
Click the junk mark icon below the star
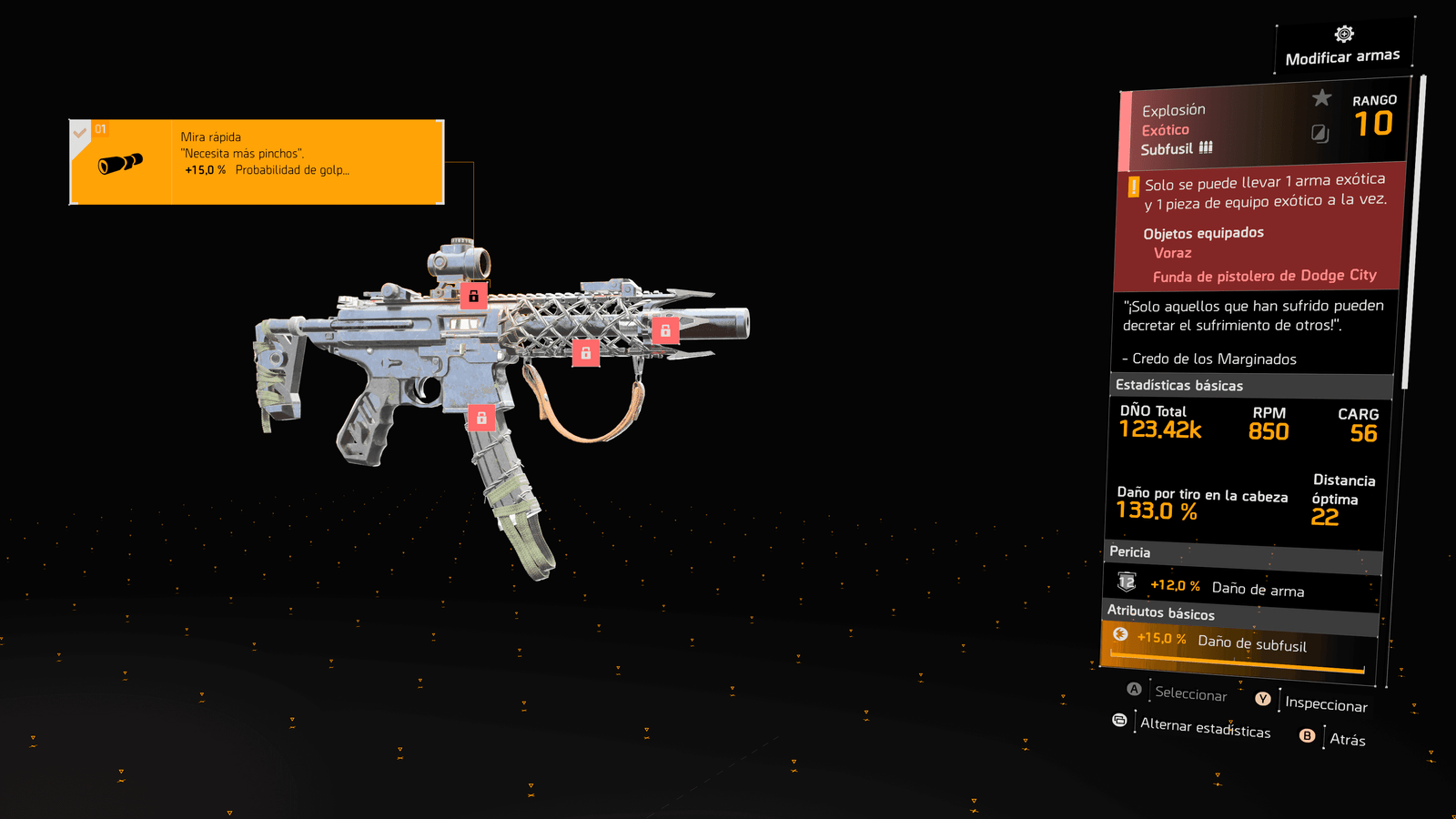pyautogui.click(x=1319, y=134)
